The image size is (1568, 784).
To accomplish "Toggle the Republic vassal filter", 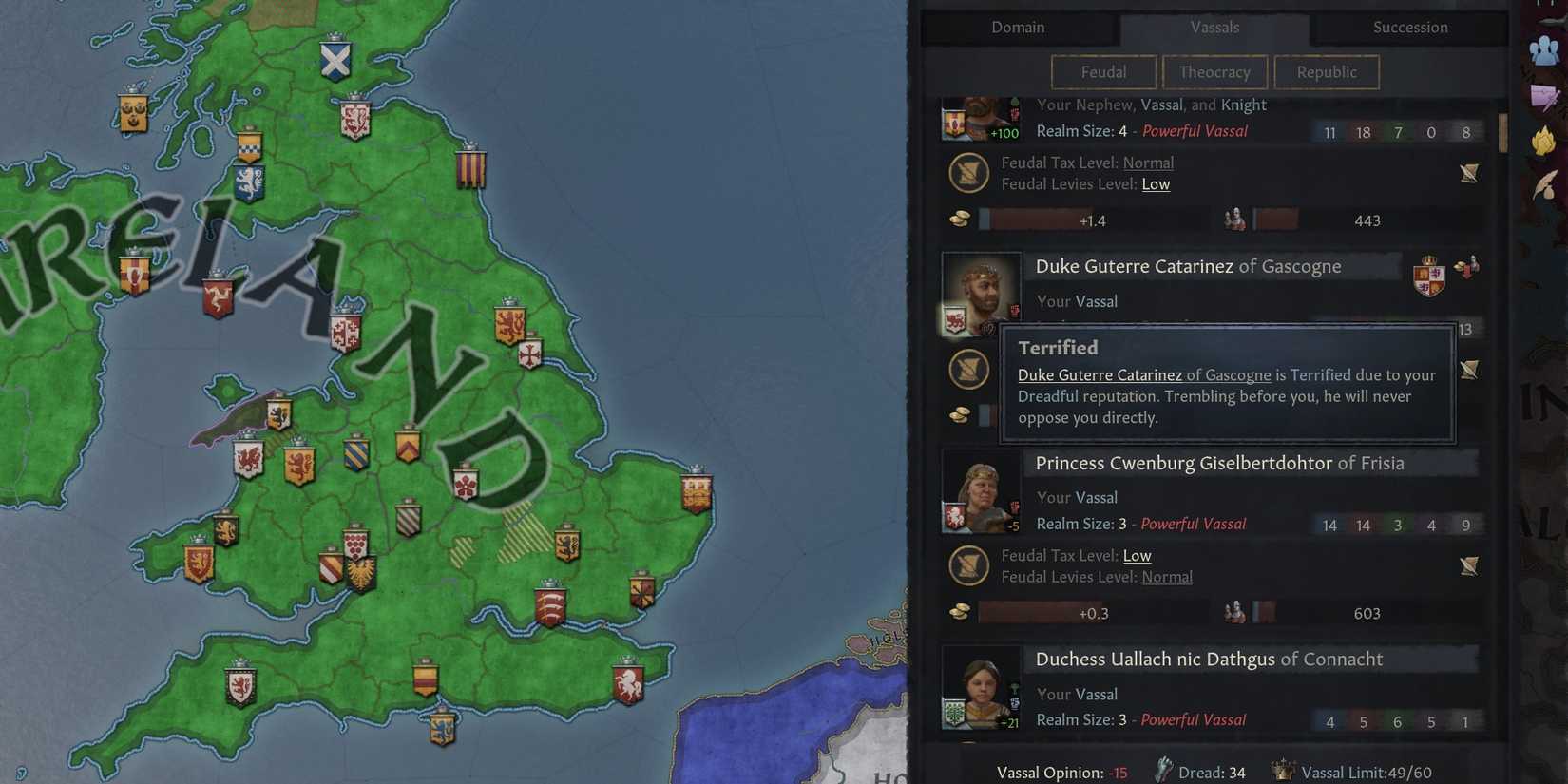I will [x=1326, y=72].
